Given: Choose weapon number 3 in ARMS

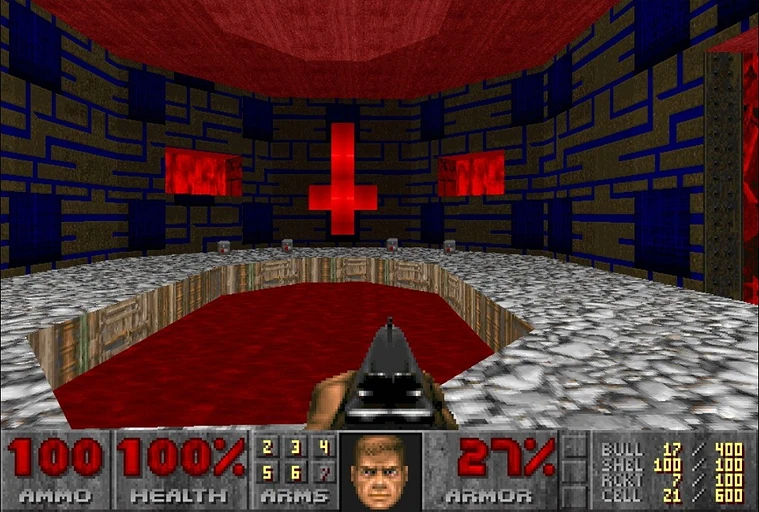Looking at the screenshot, I should pos(296,447).
